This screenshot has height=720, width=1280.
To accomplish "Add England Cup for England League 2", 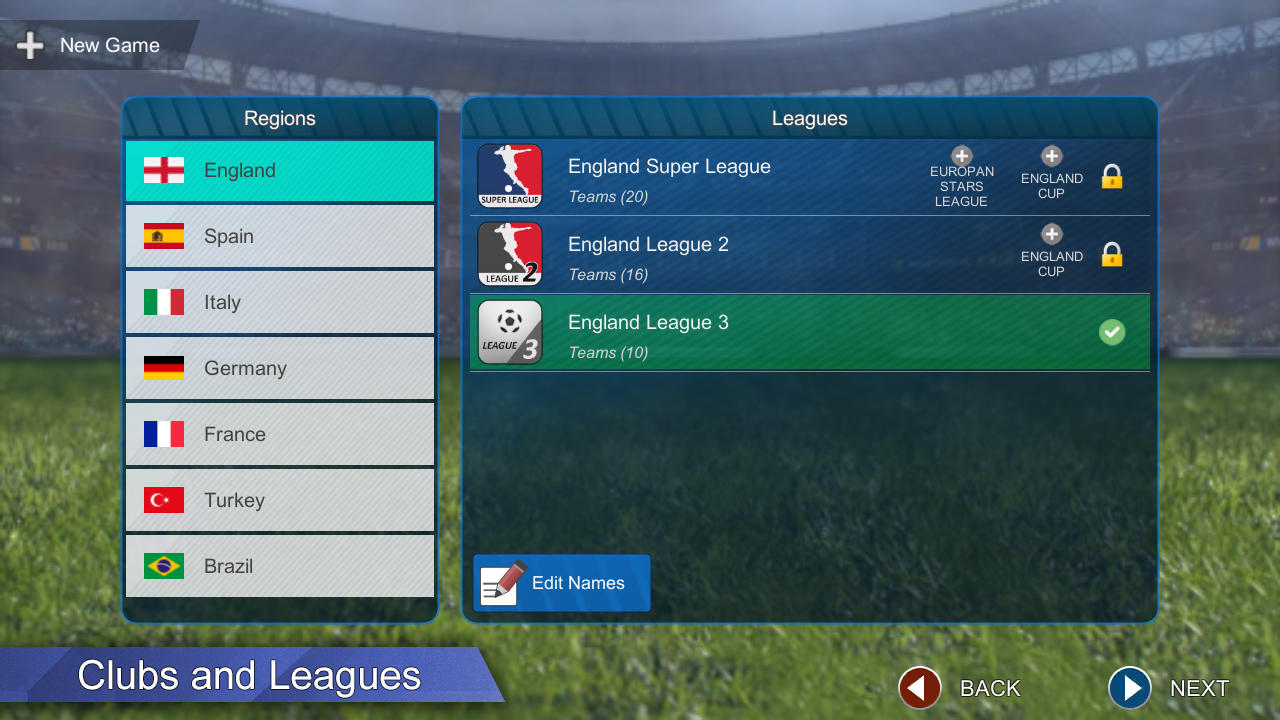I will [1051, 234].
